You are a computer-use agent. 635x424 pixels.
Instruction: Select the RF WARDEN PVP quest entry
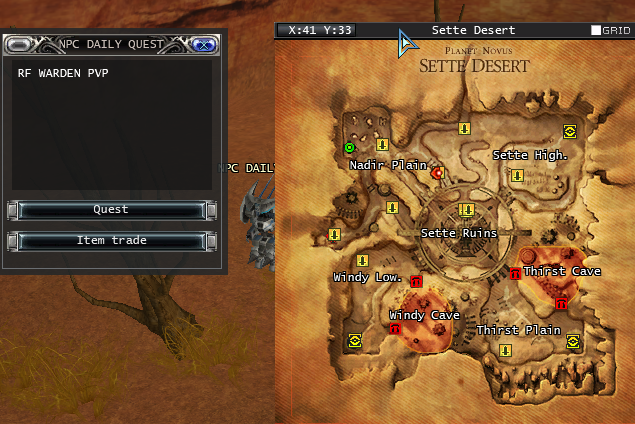coord(63,74)
